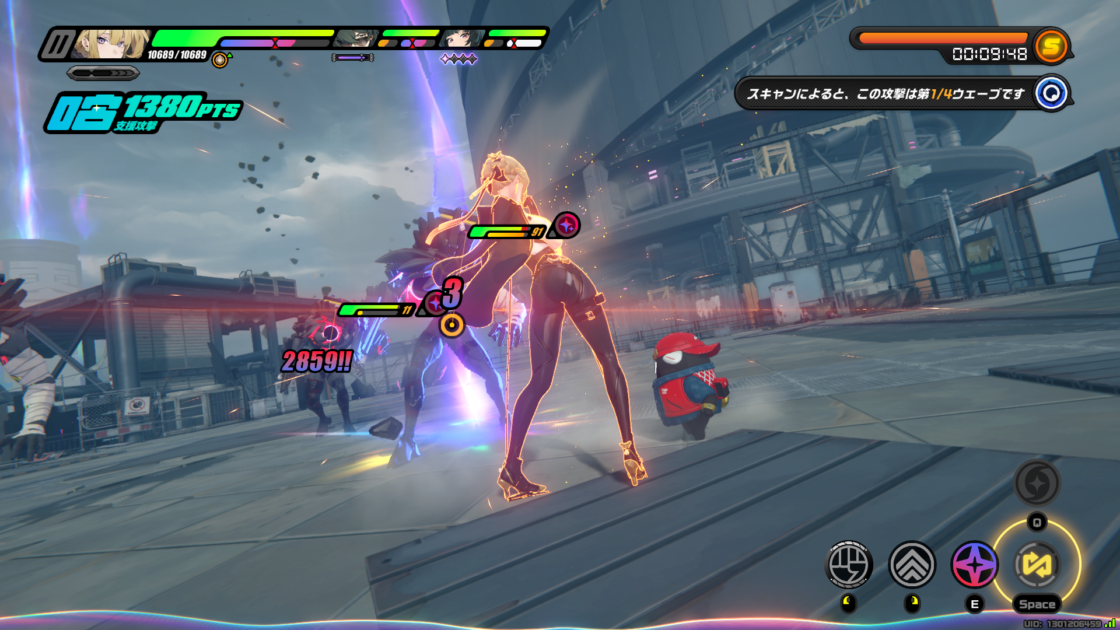Activate the greyed-out ultimate swirl icon
The image size is (1120, 630).
point(1037,483)
